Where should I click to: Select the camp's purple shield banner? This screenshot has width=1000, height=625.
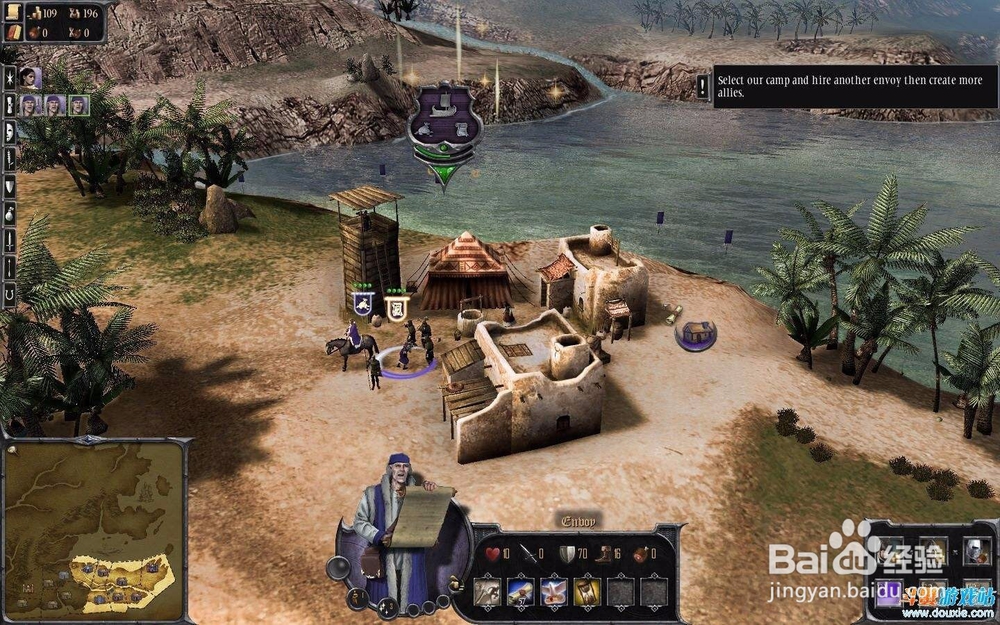tap(445, 125)
